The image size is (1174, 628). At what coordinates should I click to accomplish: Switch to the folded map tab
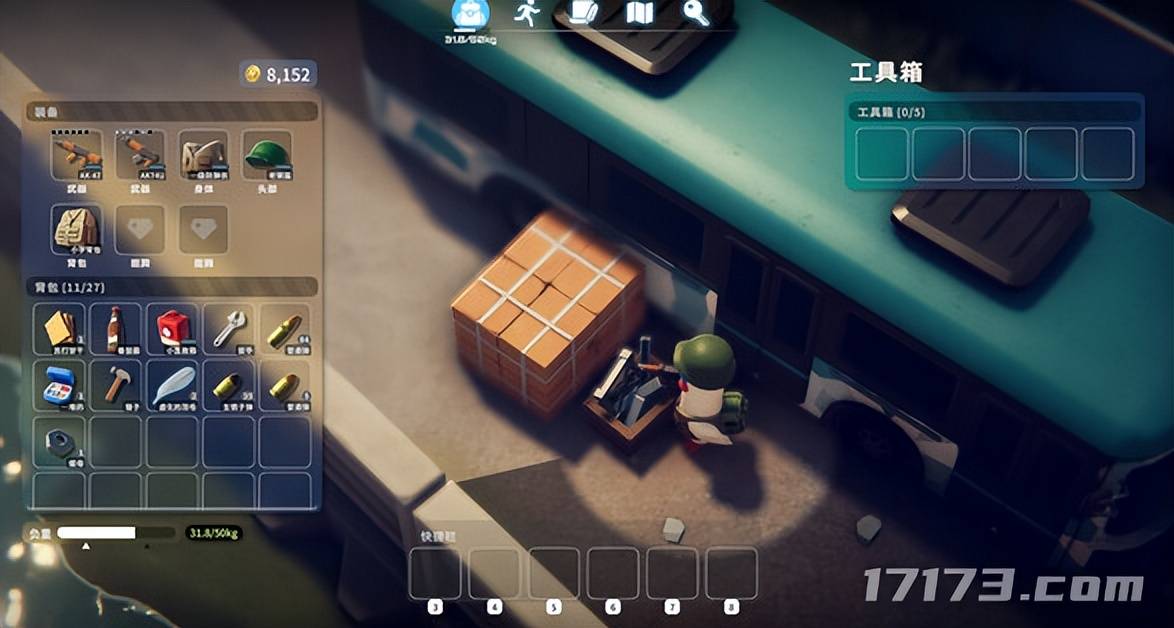[639, 13]
